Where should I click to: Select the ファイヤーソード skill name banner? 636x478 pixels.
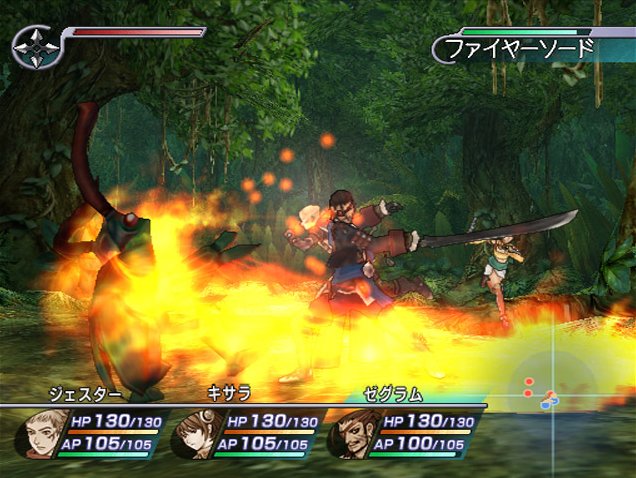[520, 47]
